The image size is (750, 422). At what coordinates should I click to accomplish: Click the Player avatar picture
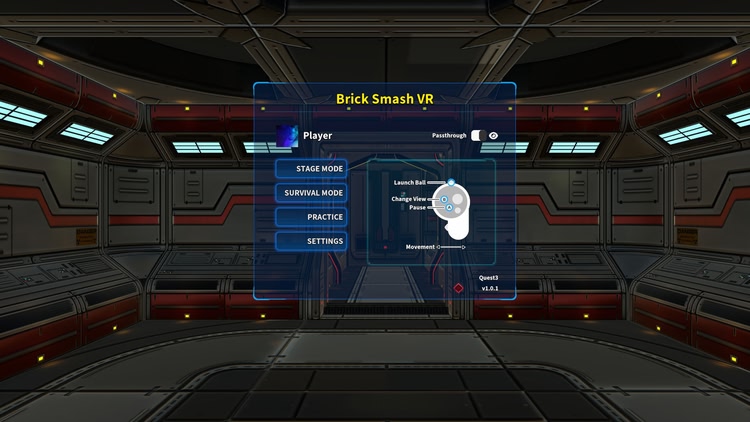(x=288, y=135)
